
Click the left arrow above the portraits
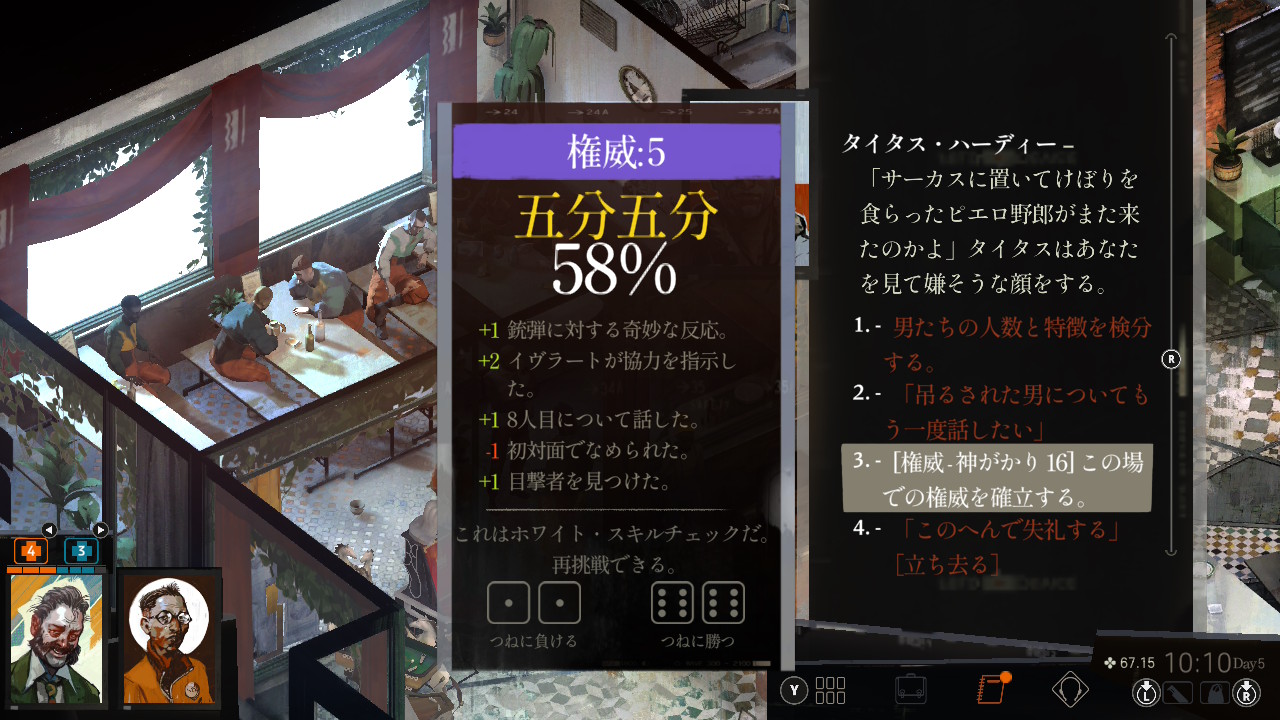[48, 530]
